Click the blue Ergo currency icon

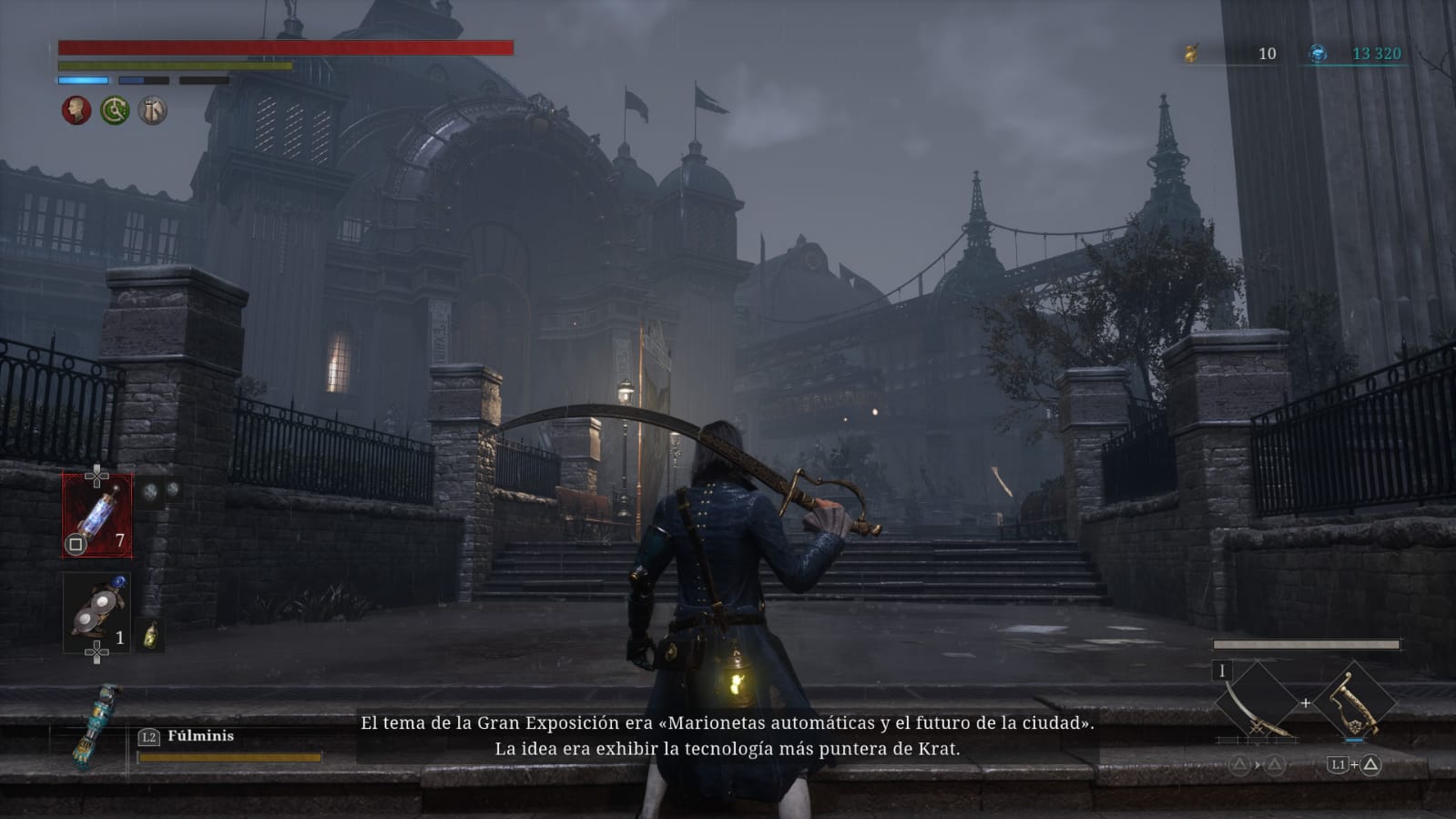coord(1318,54)
